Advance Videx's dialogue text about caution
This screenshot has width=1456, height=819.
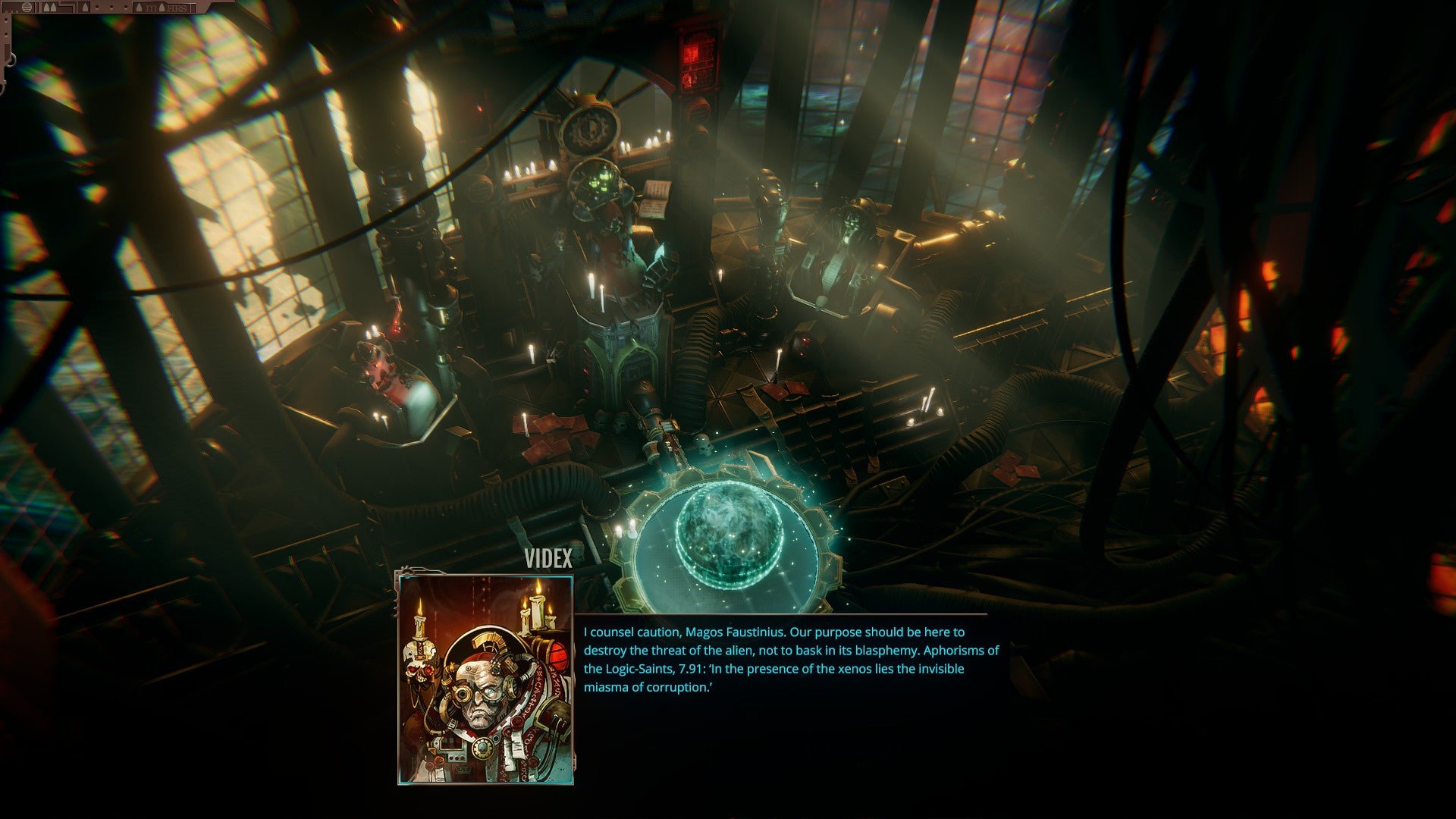[790, 659]
